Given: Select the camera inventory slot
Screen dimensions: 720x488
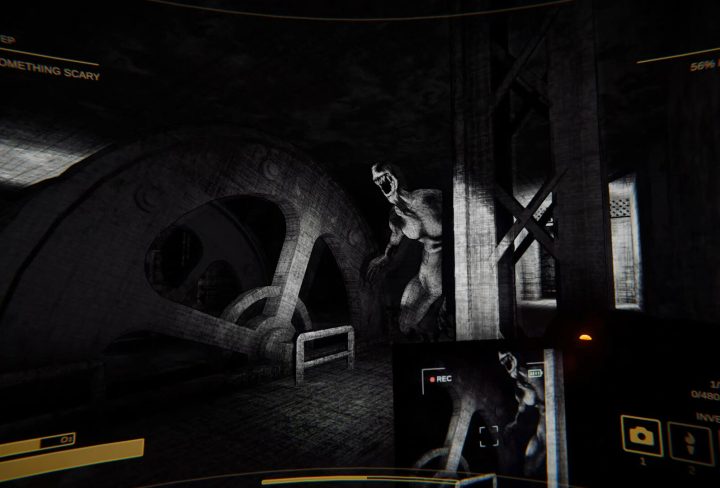Looking at the screenshot, I should (641, 435).
